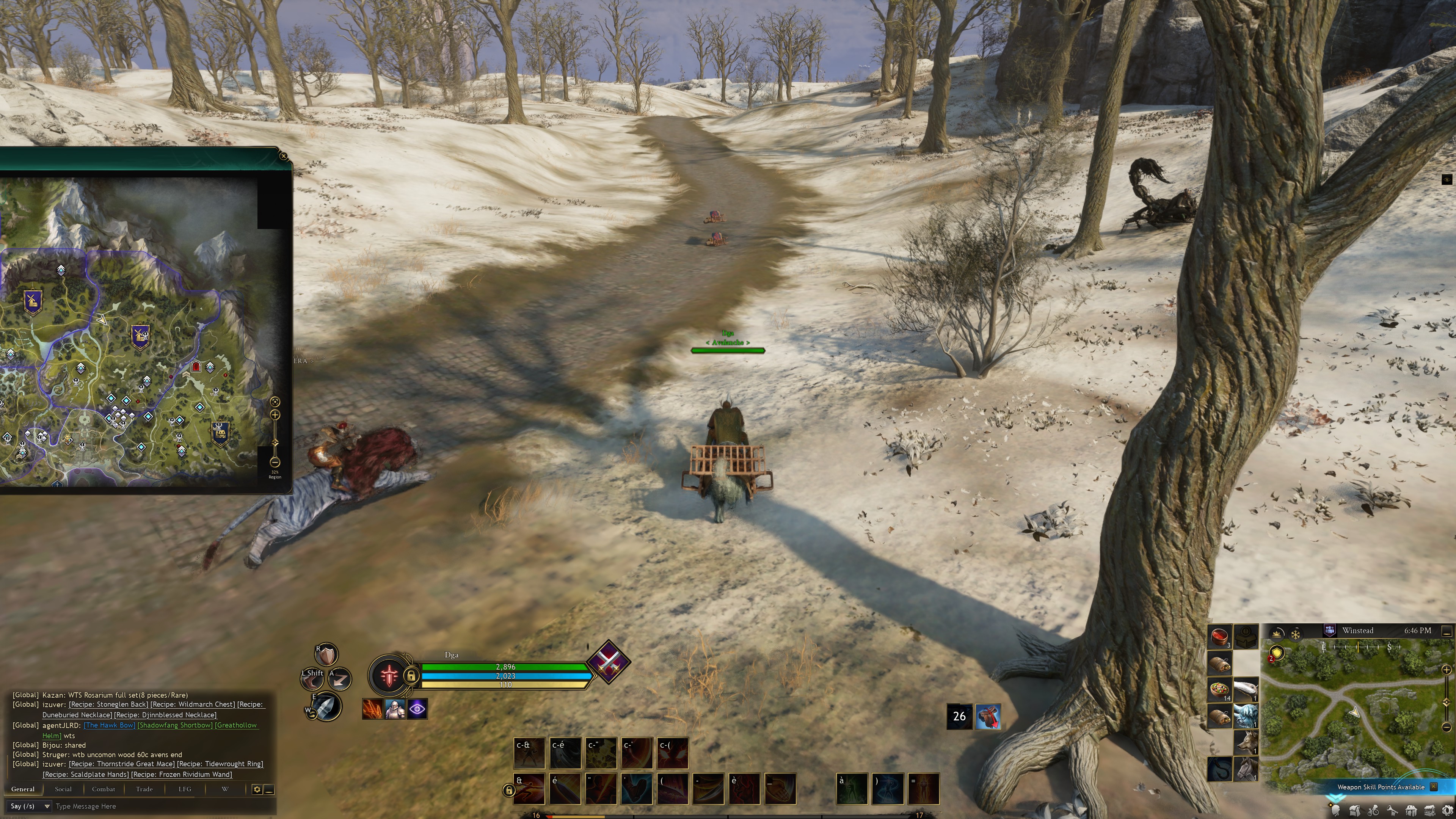Open chat settings with the gear icon
Screen dimensions: 1456x819
tap(257, 789)
